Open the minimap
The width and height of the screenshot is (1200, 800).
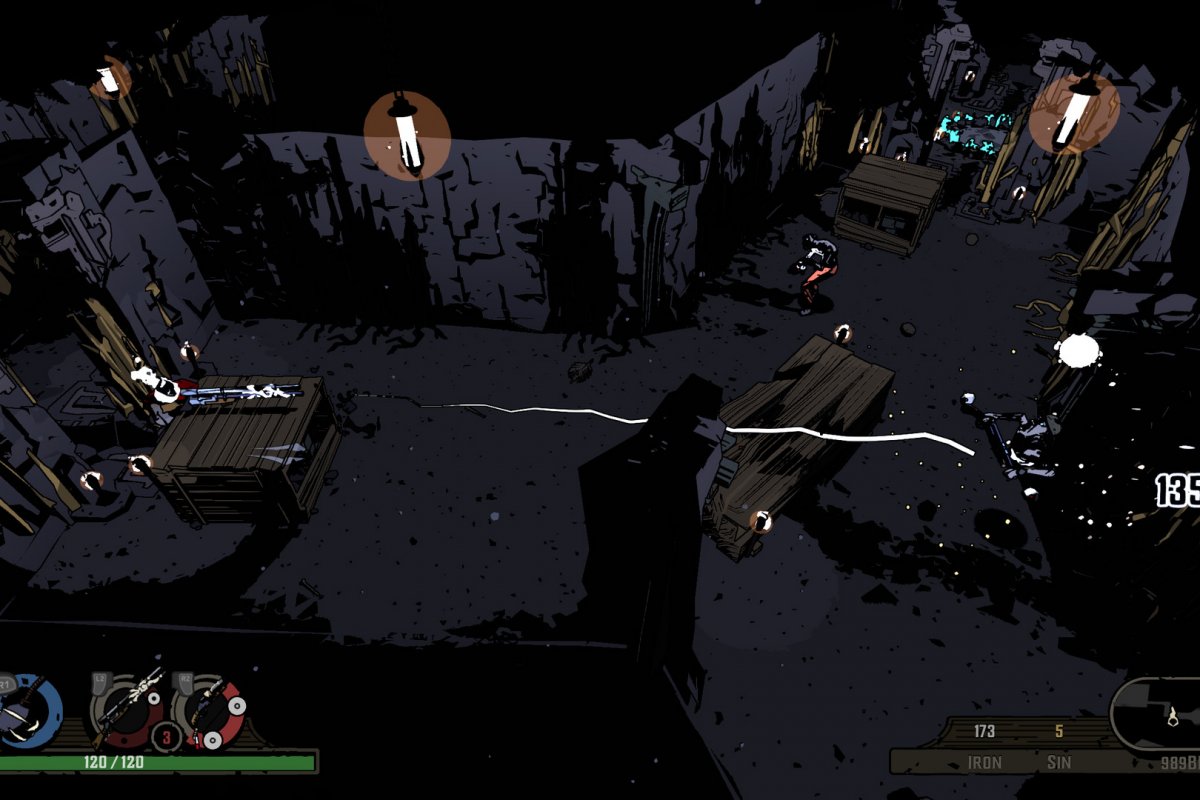point(1158,713)
